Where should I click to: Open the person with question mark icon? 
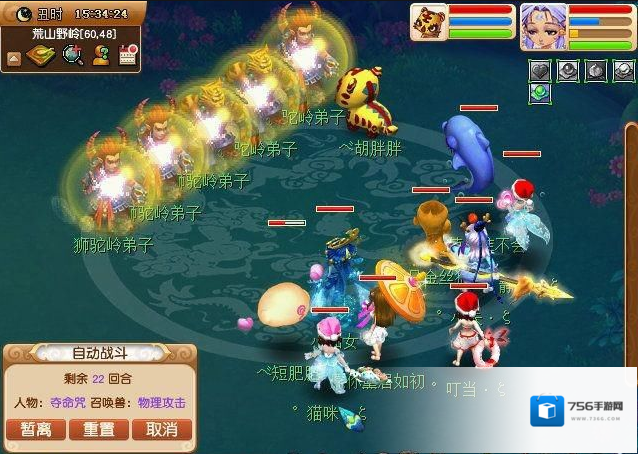[x=100, y=56]
